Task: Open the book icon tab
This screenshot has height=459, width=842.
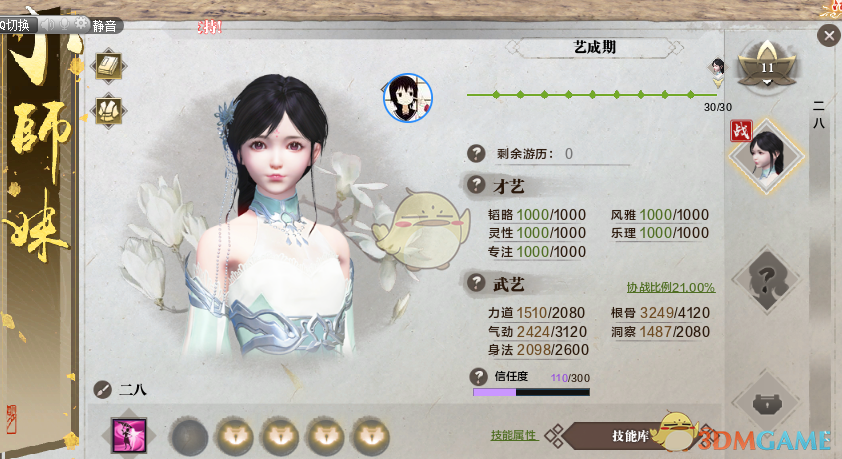Action: 107,66
